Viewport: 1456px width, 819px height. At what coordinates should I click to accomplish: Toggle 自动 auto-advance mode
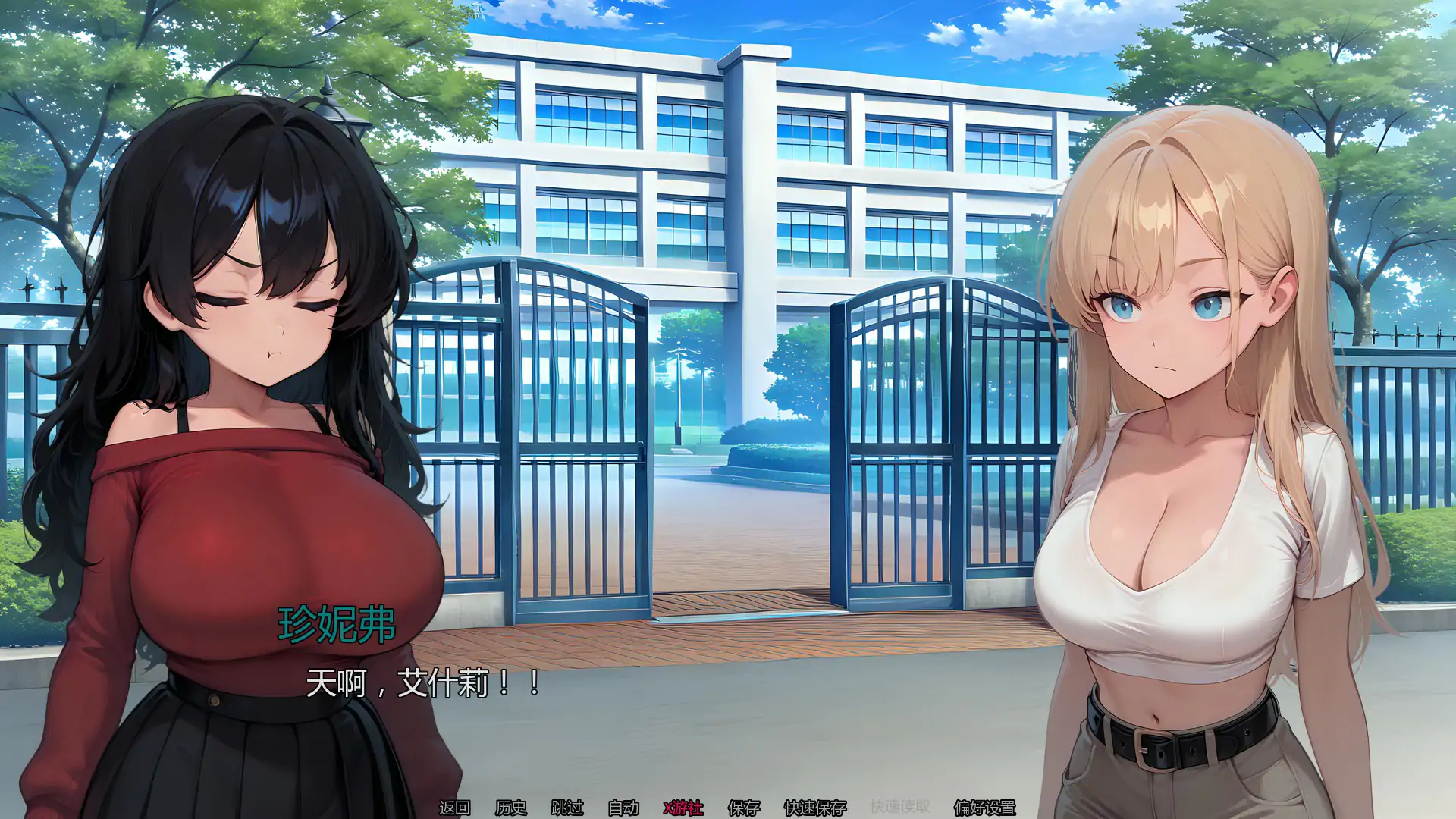623,808
